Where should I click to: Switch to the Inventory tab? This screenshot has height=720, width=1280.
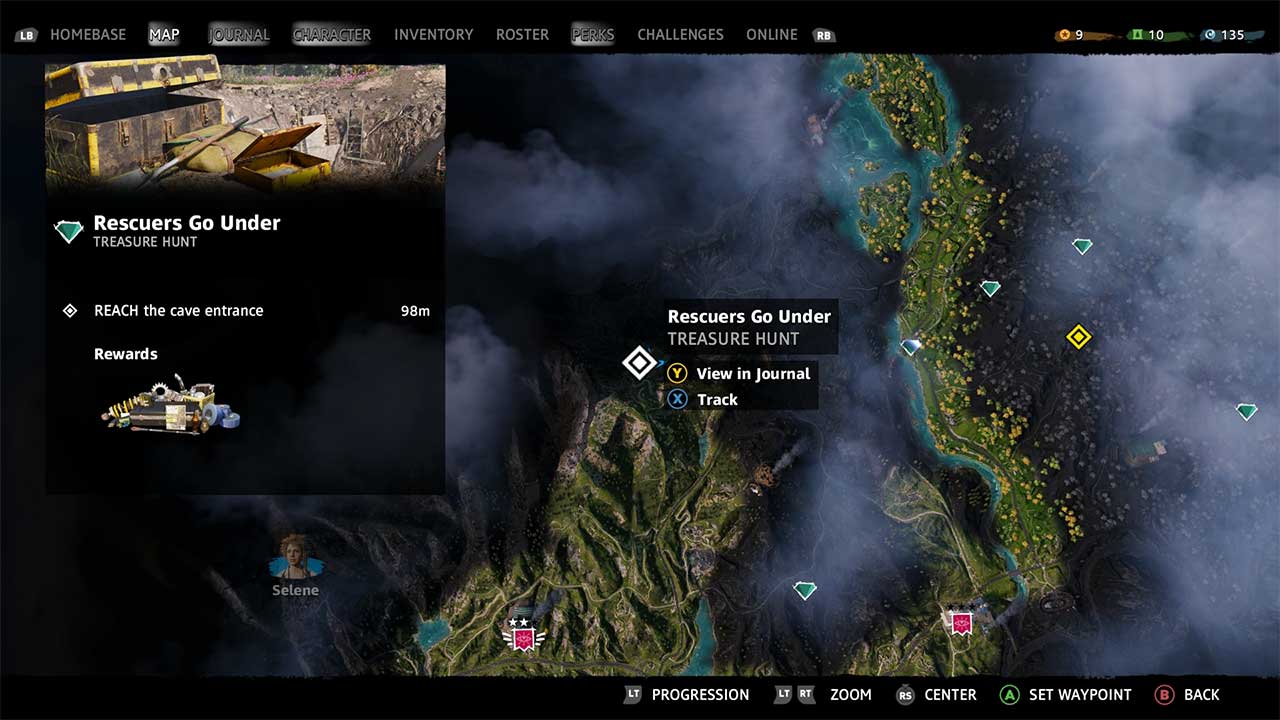[x=433, y=33]
